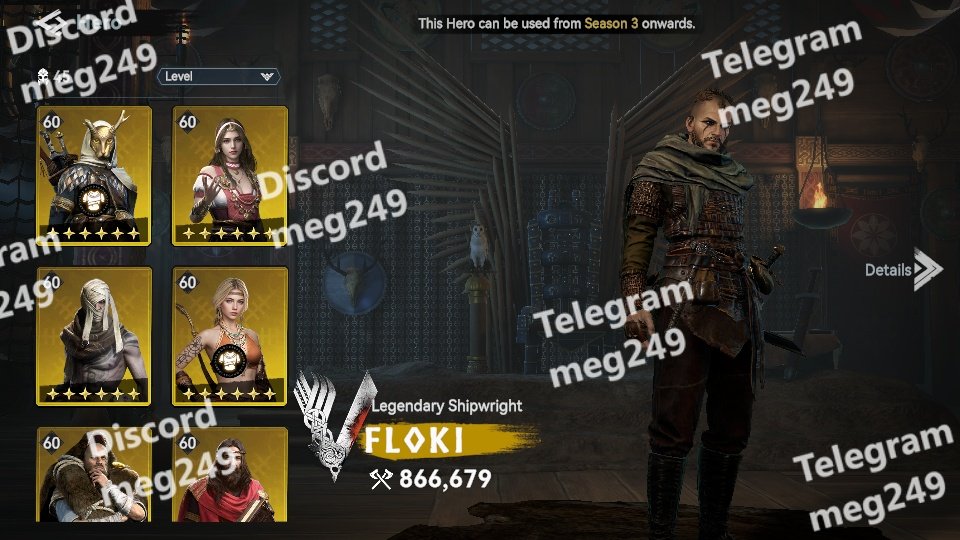Viewport: 960px width, 540px height.
Task: Select the bandage-blindfolded hero card
Action: point(94,336)
